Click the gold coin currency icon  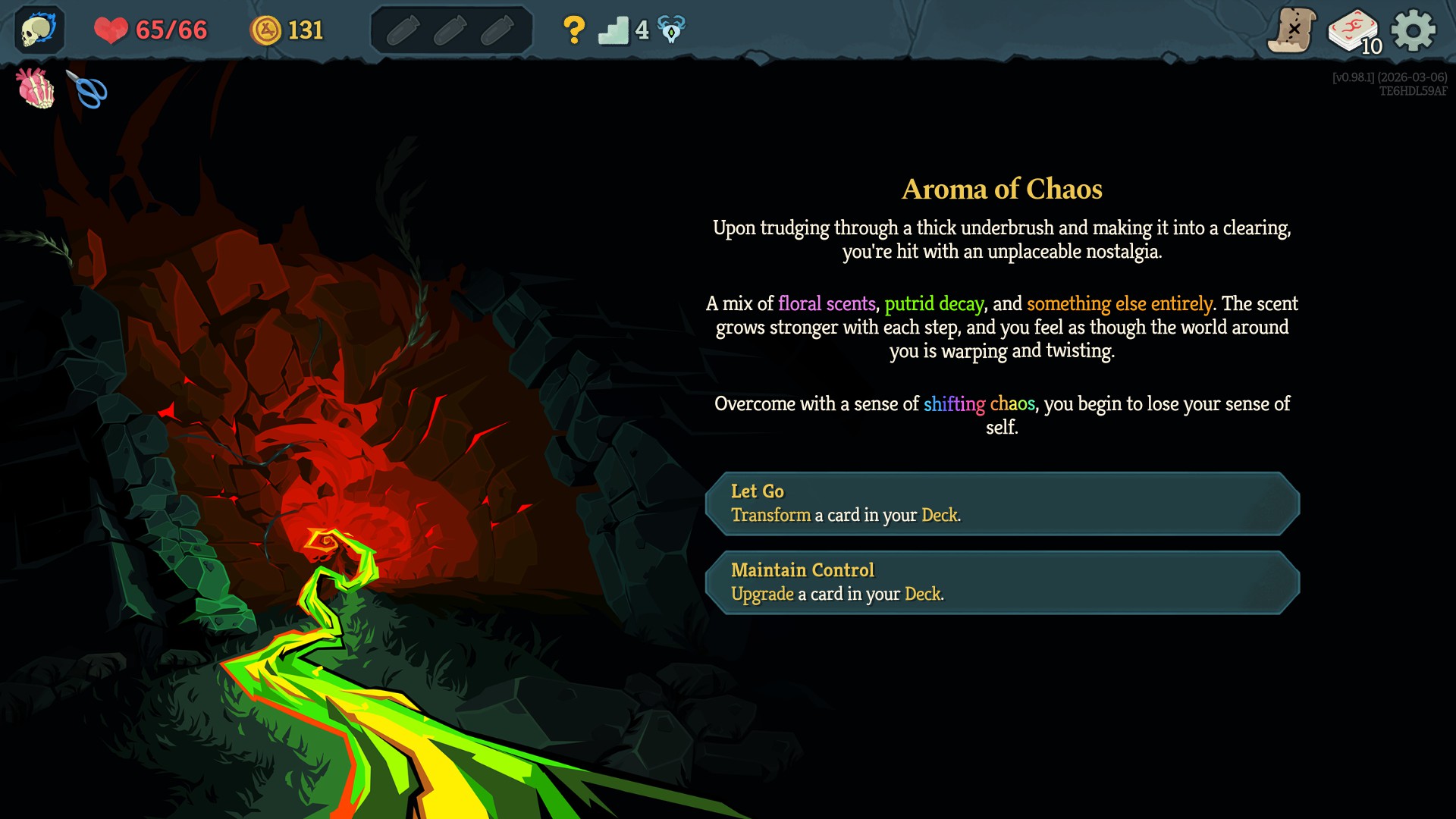267,30
